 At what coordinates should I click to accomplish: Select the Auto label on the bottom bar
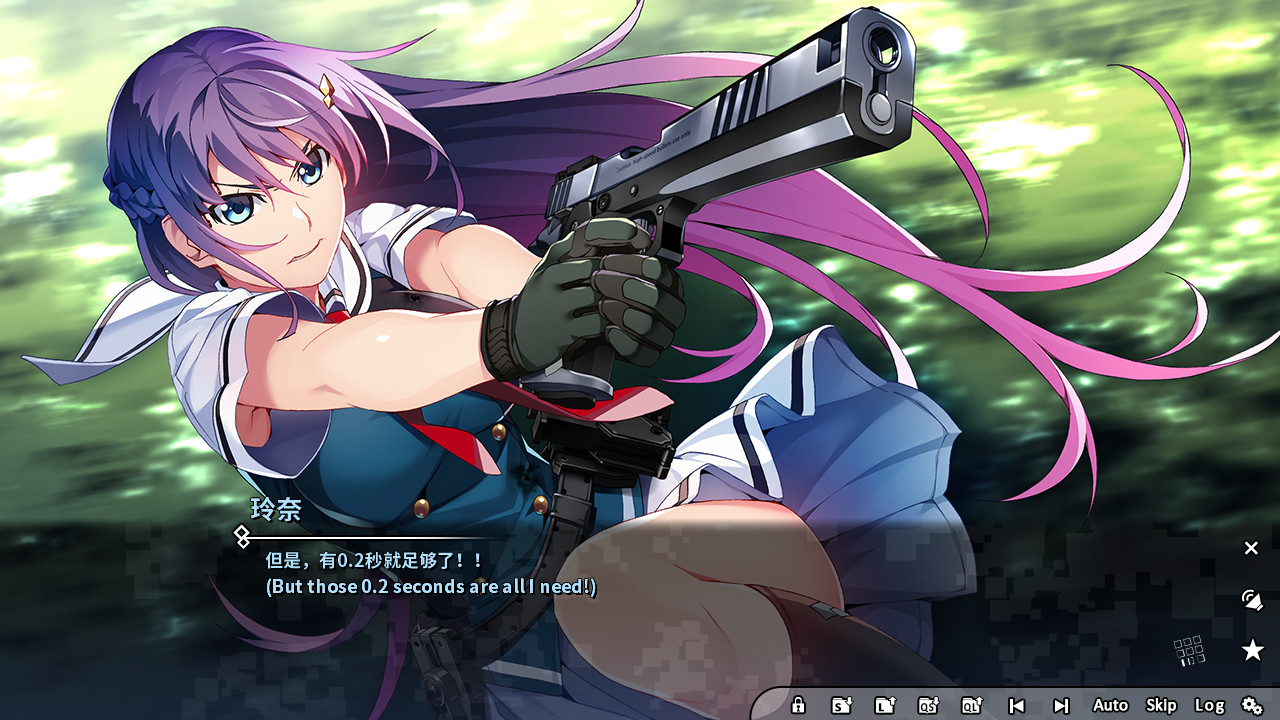1110,704
